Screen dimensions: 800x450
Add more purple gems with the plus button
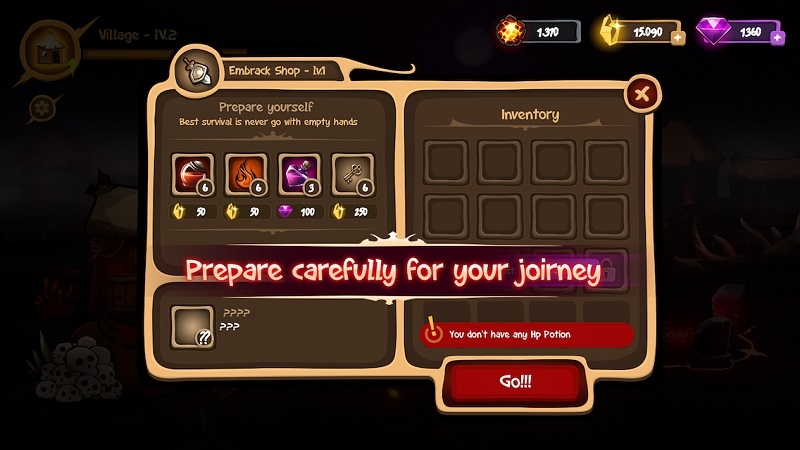pyautogui.click(x=775, y=38)
